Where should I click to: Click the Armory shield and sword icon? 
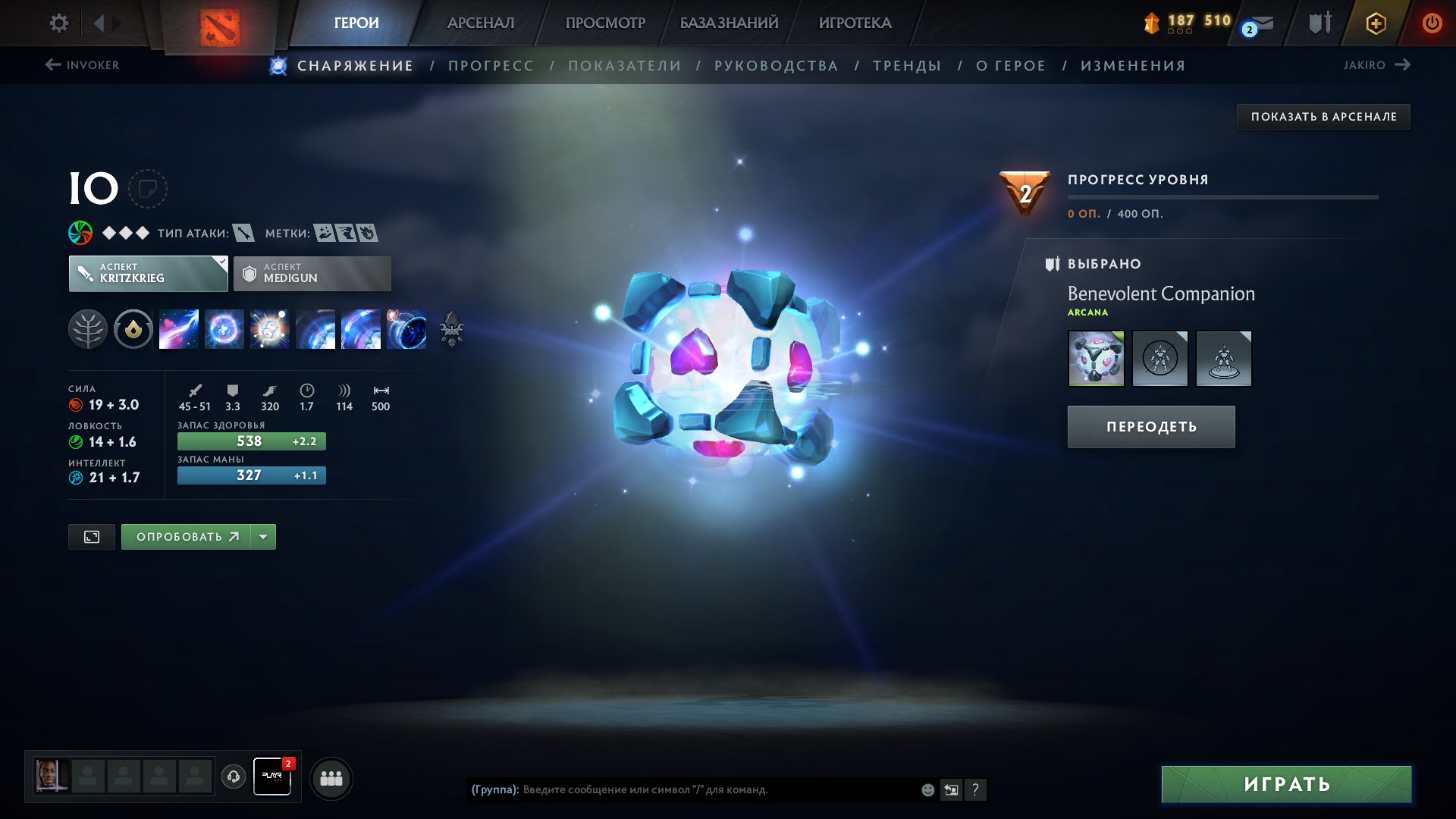[x=1319, y=23]
